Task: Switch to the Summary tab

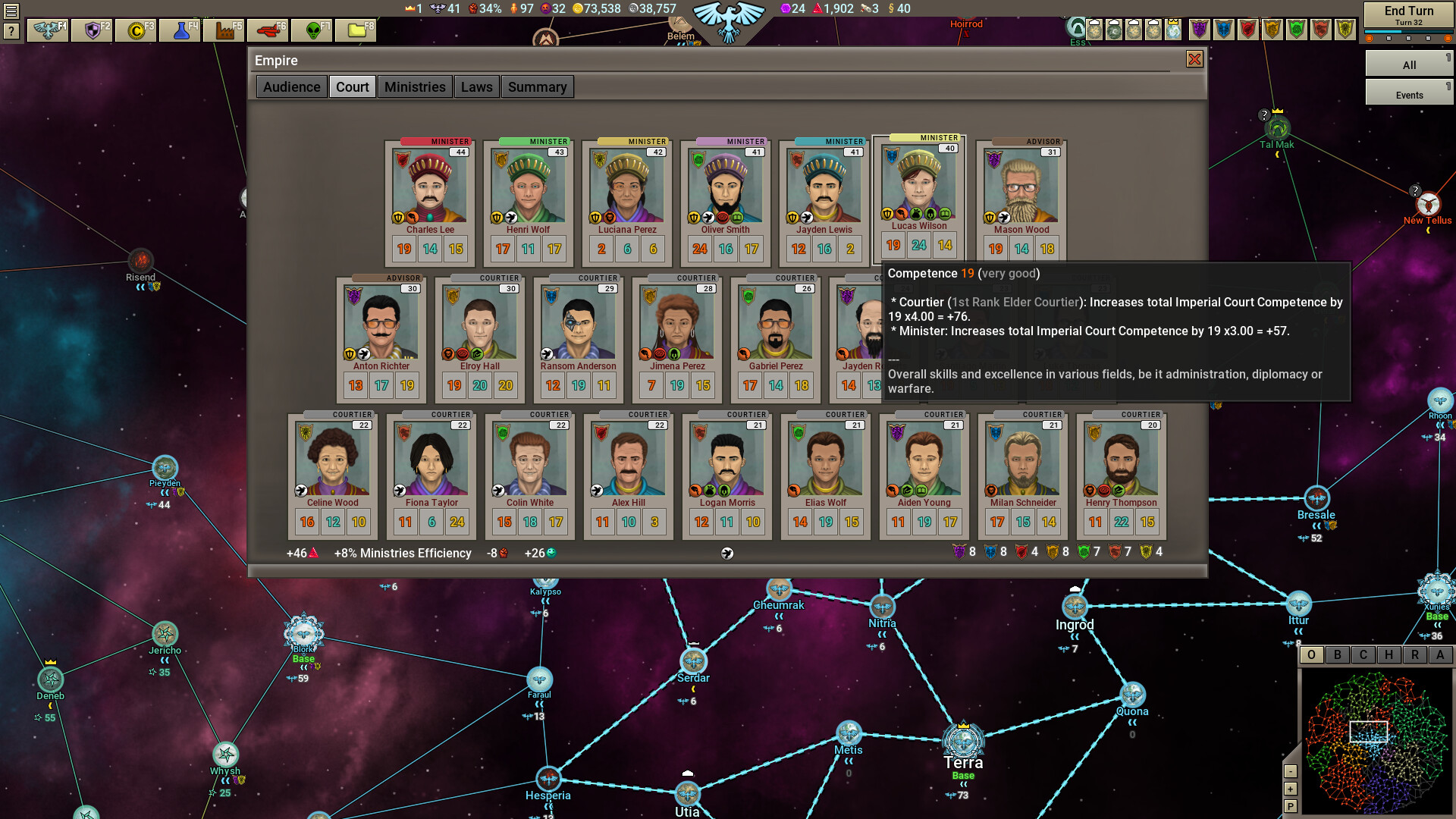Action: tap(537, 86)
